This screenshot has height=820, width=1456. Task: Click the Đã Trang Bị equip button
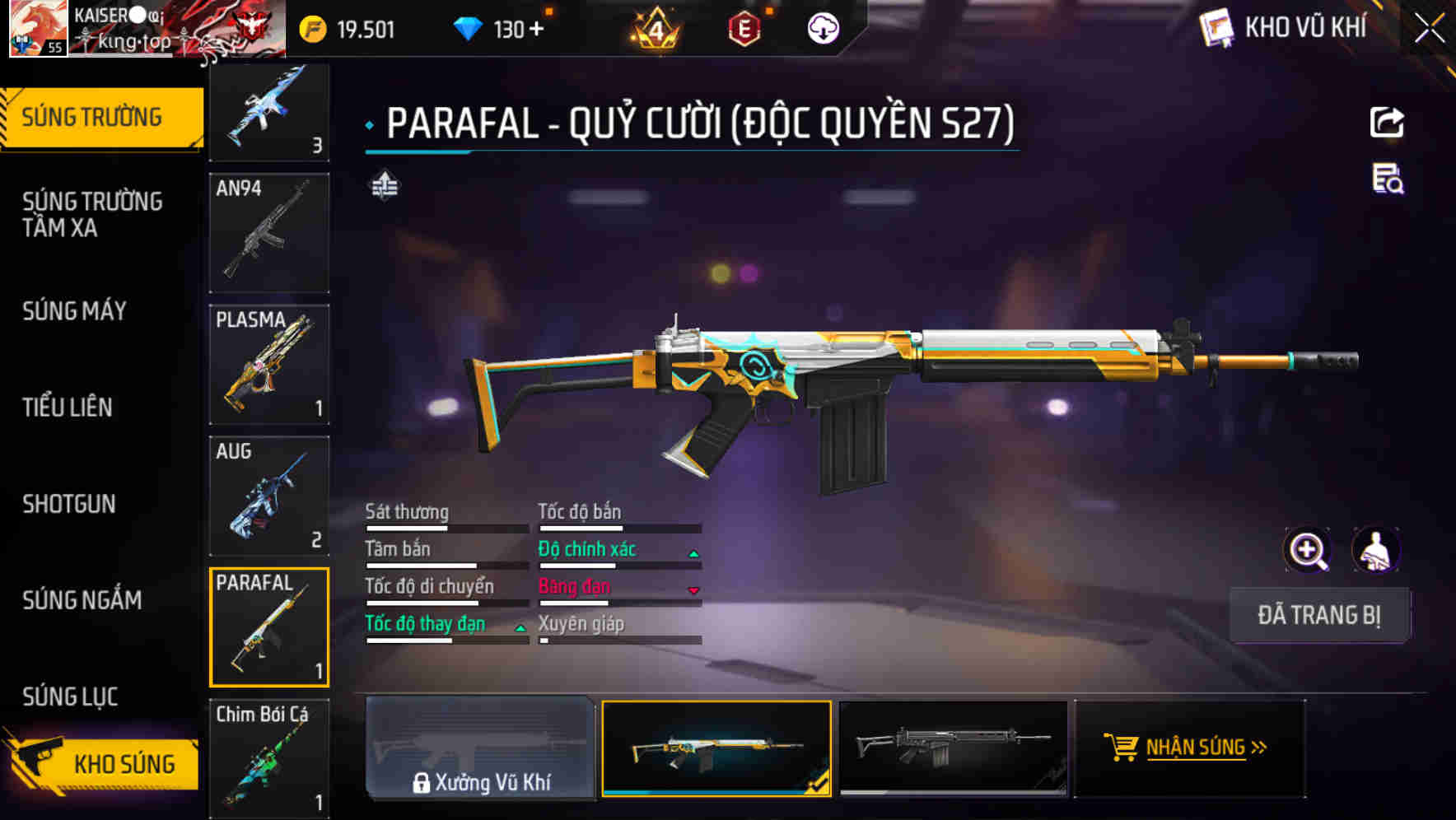tap(1318, 615)
